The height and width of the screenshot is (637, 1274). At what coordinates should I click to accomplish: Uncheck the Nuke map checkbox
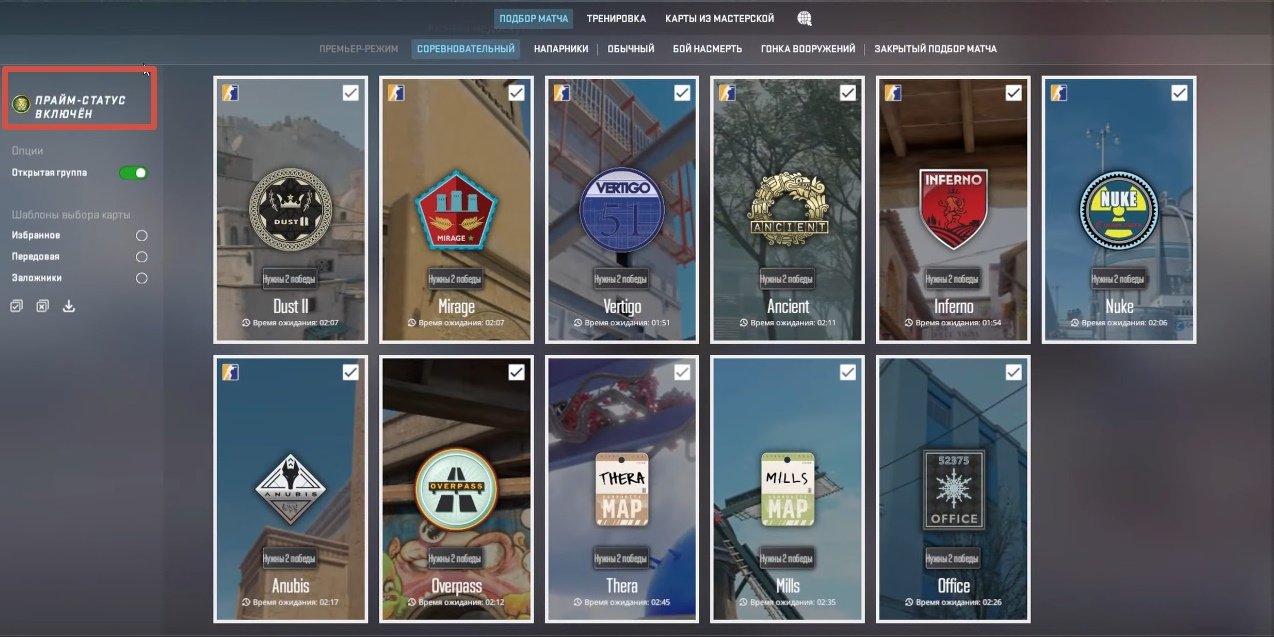coord(1179,93)
